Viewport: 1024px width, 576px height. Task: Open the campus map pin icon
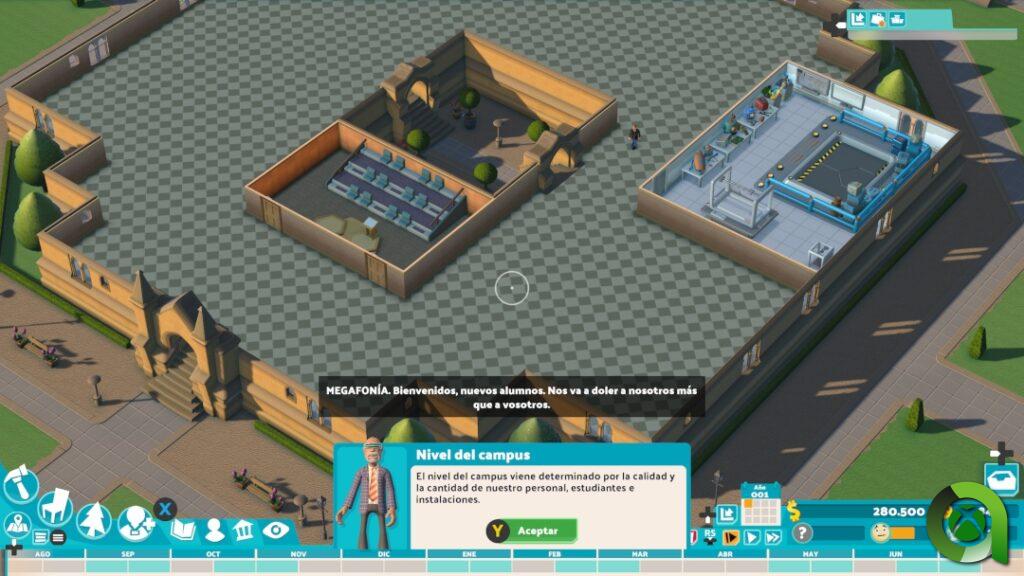coord(16,523)
